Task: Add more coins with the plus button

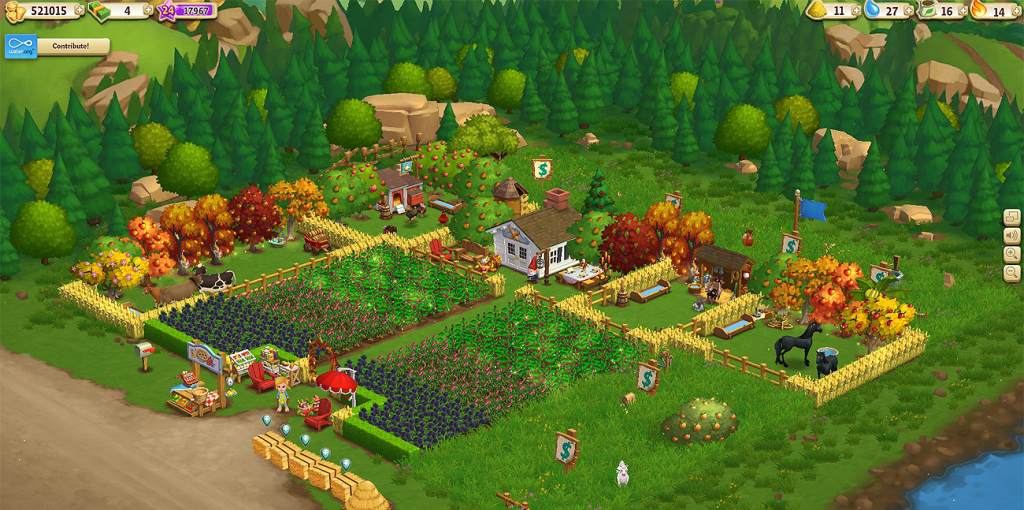Action: [81, 10]
